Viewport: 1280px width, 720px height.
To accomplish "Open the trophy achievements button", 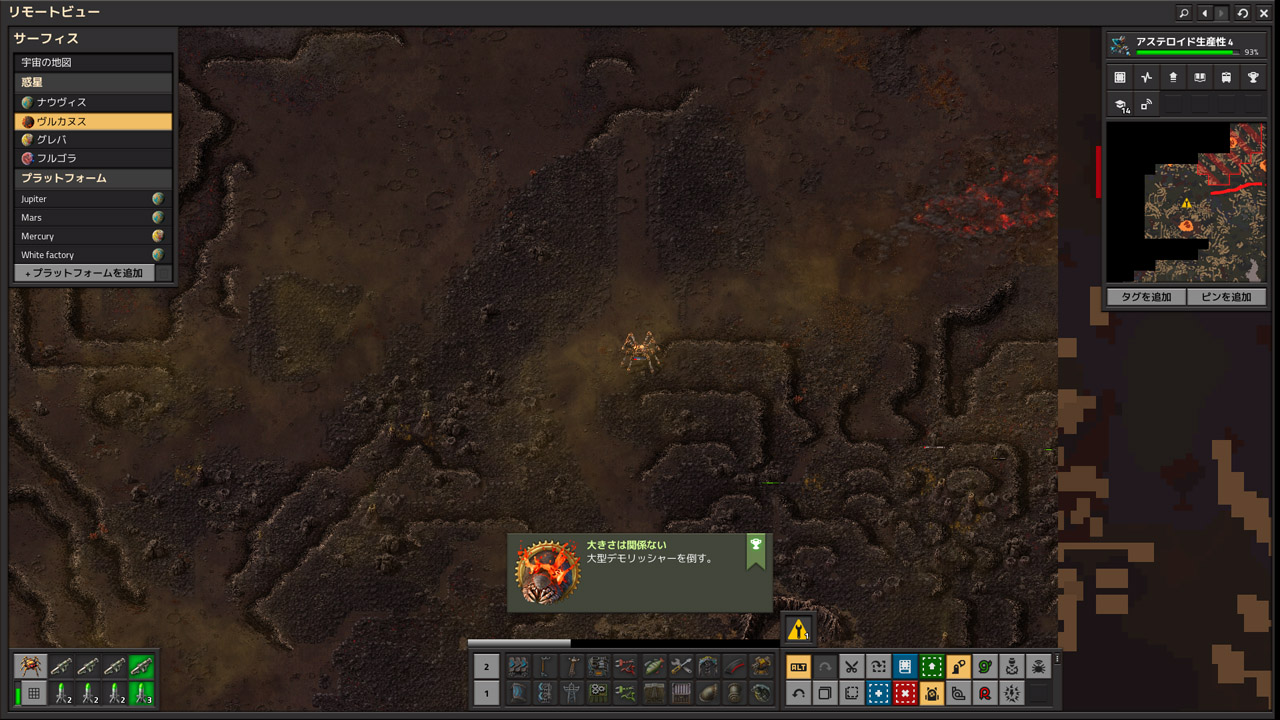I will pyautogui.click(x=1252, y=77).
